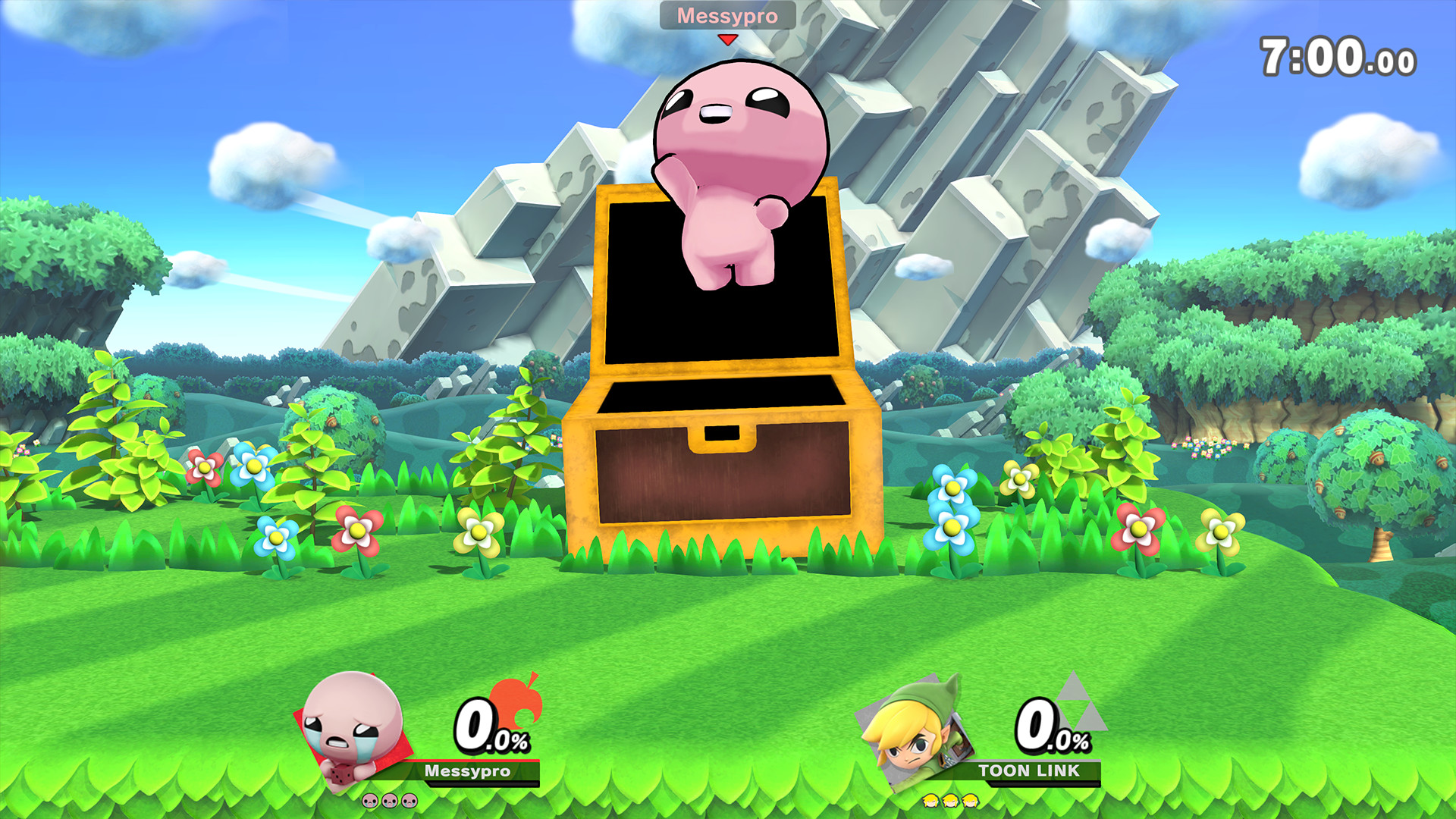Click the chest's brass keyhole plate
Screen dimensions: 1456x819
click(722, 437)
